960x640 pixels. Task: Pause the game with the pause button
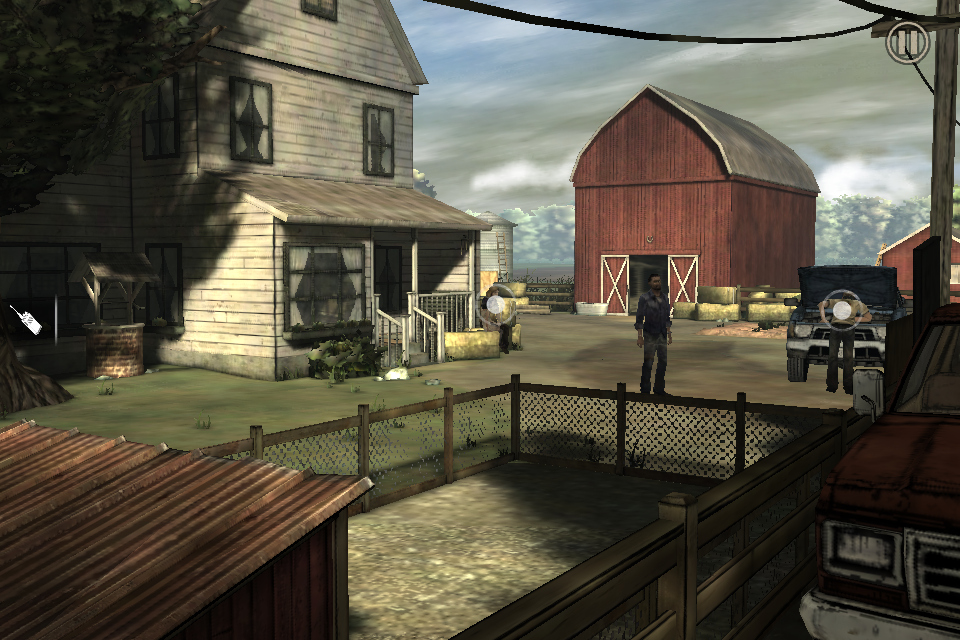908,43
